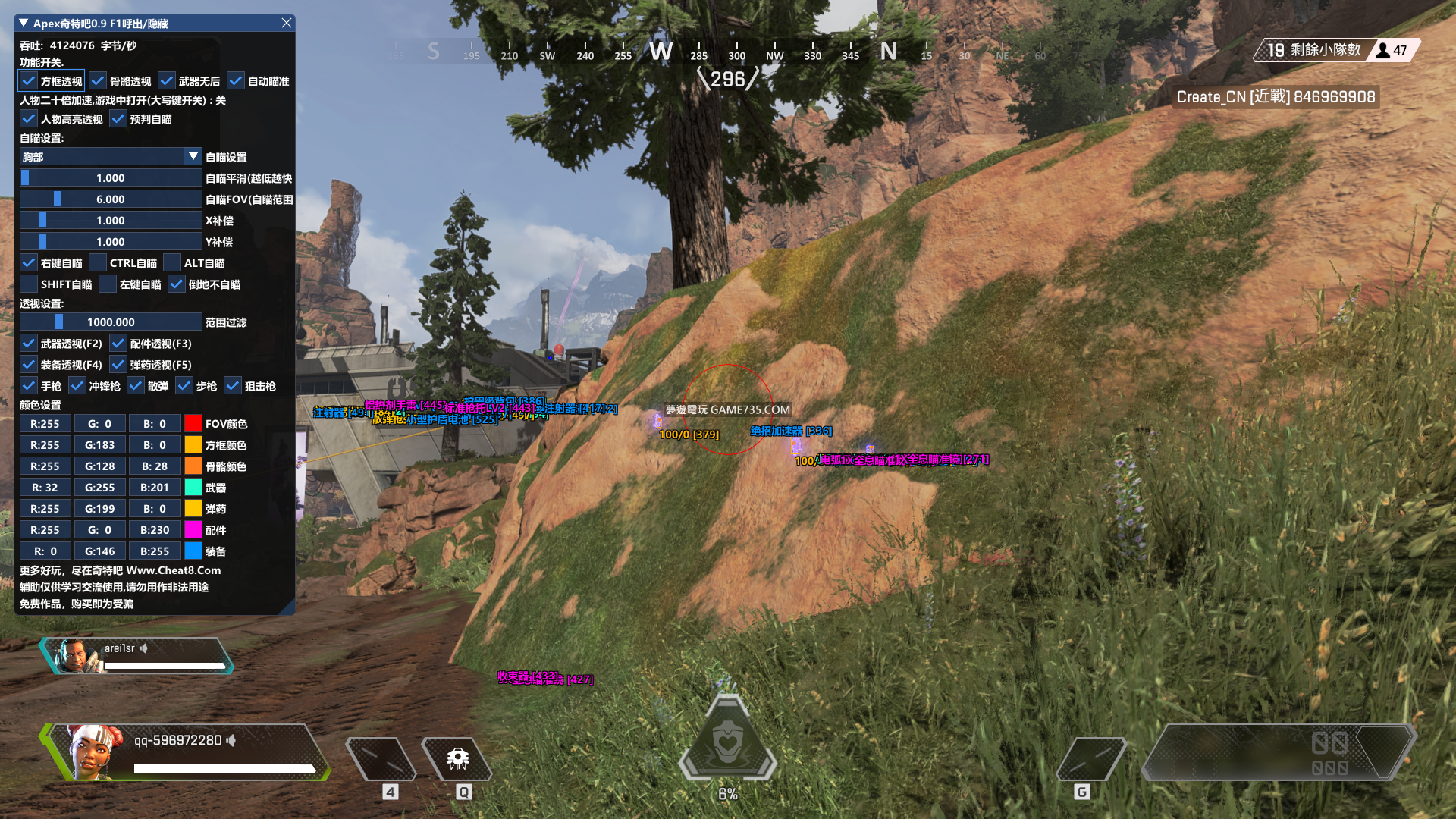Collapse the overlay panel using the title triangle
Viewport: 1456px width, 819px height.
click(24, 24)
